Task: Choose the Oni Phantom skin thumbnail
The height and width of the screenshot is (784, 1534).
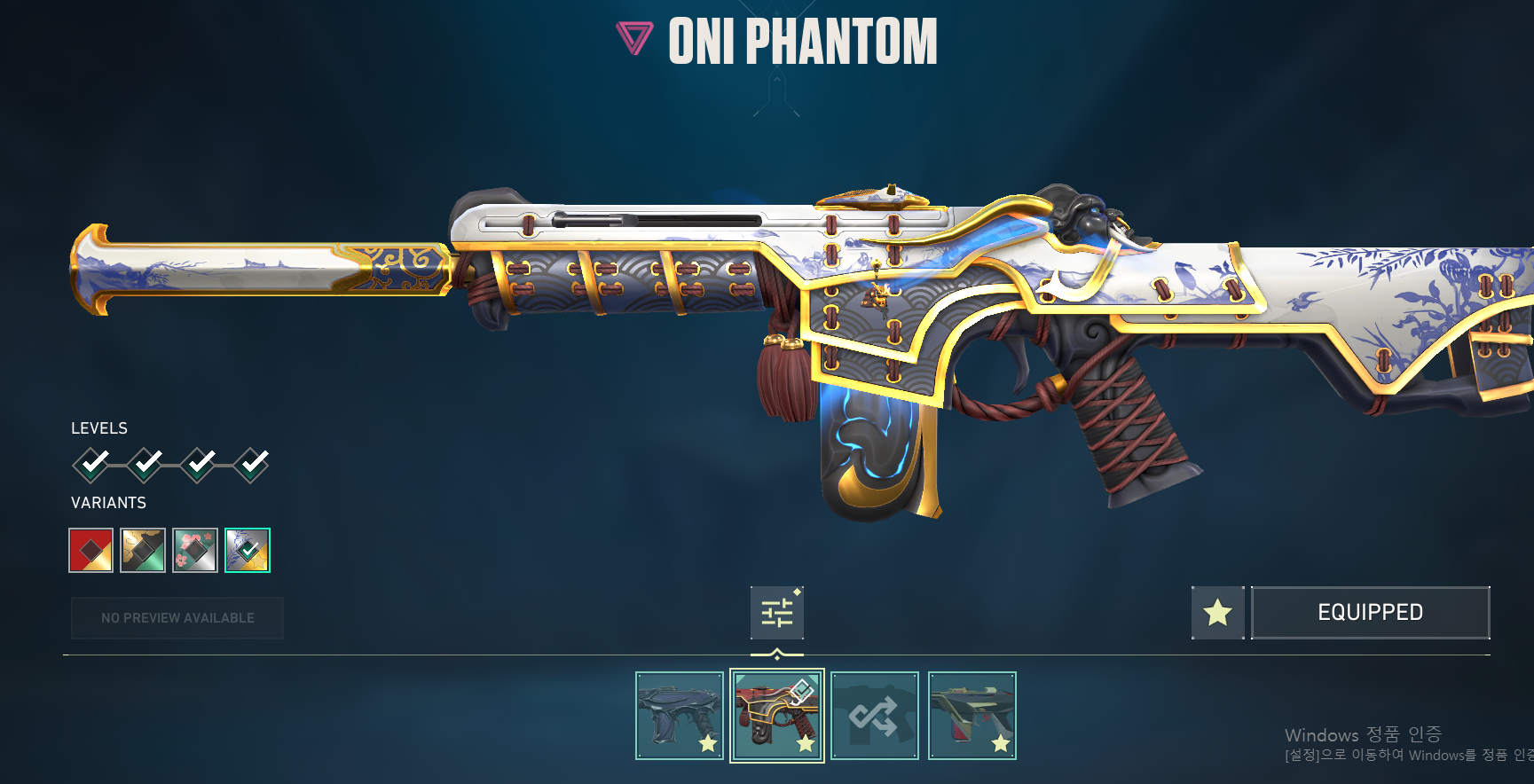Action: pyautogui.click(x=777, y=716)
